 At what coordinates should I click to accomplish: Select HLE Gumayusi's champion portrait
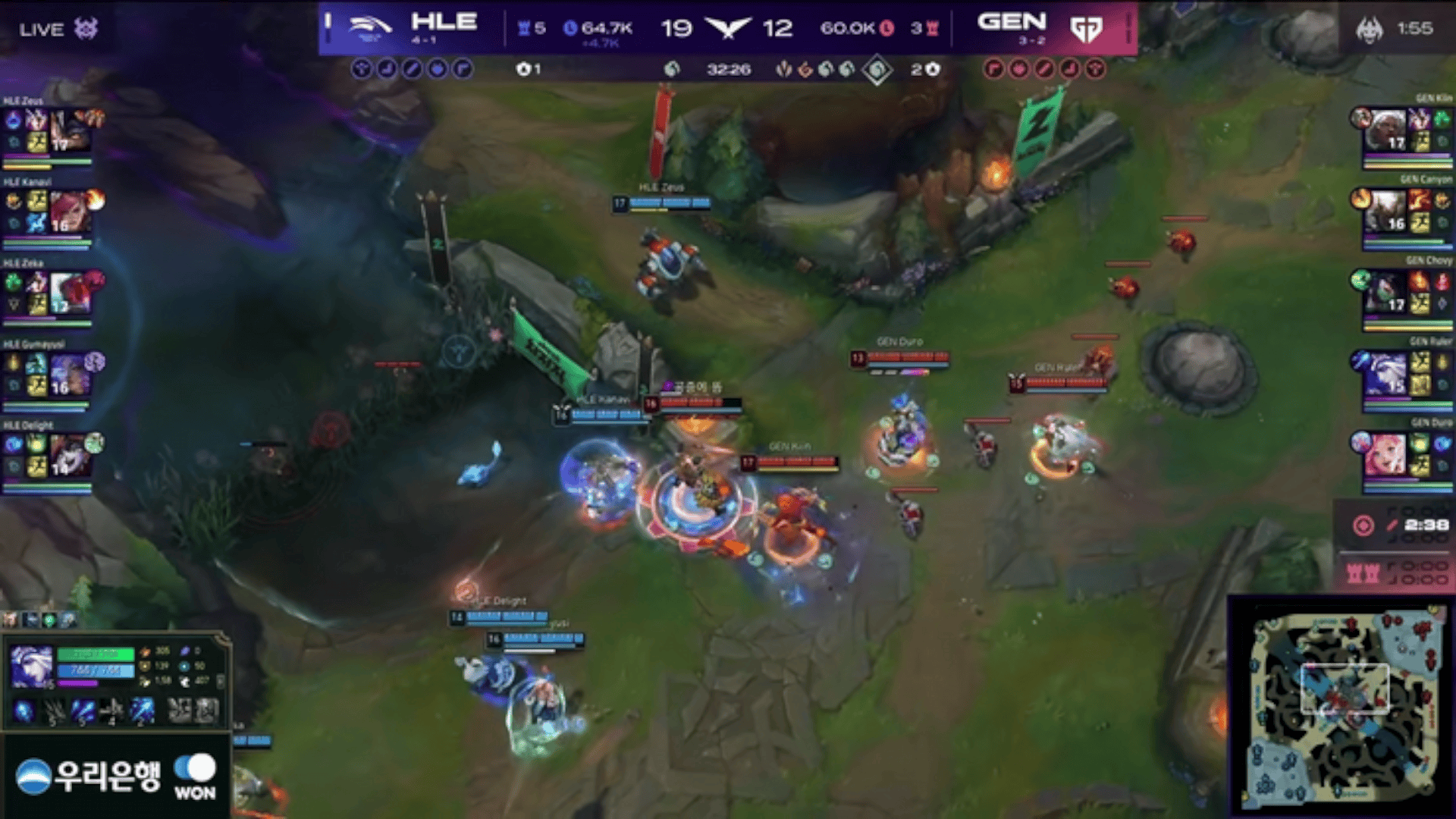[70, 373]
